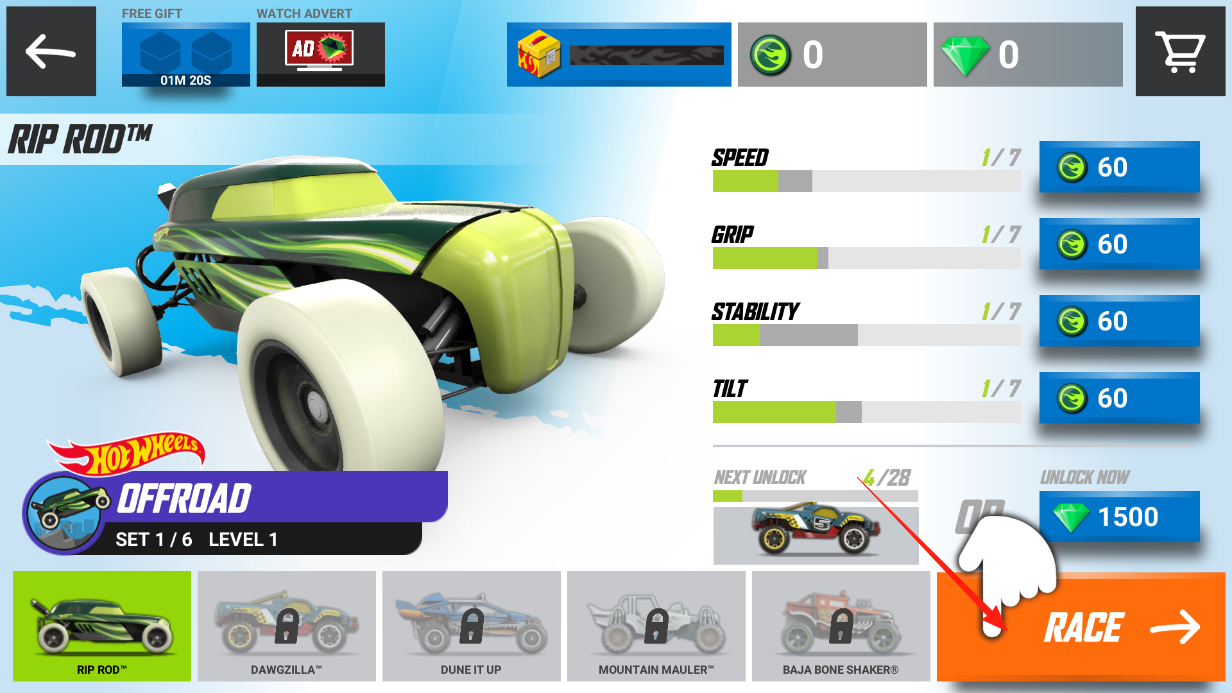Watch the advert for a reward
The image size is (1232, 693).
tap(320, 54)
